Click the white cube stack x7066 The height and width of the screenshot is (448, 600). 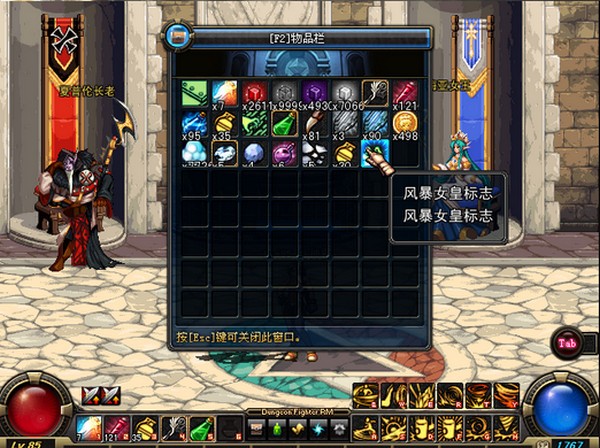point(344,94)
